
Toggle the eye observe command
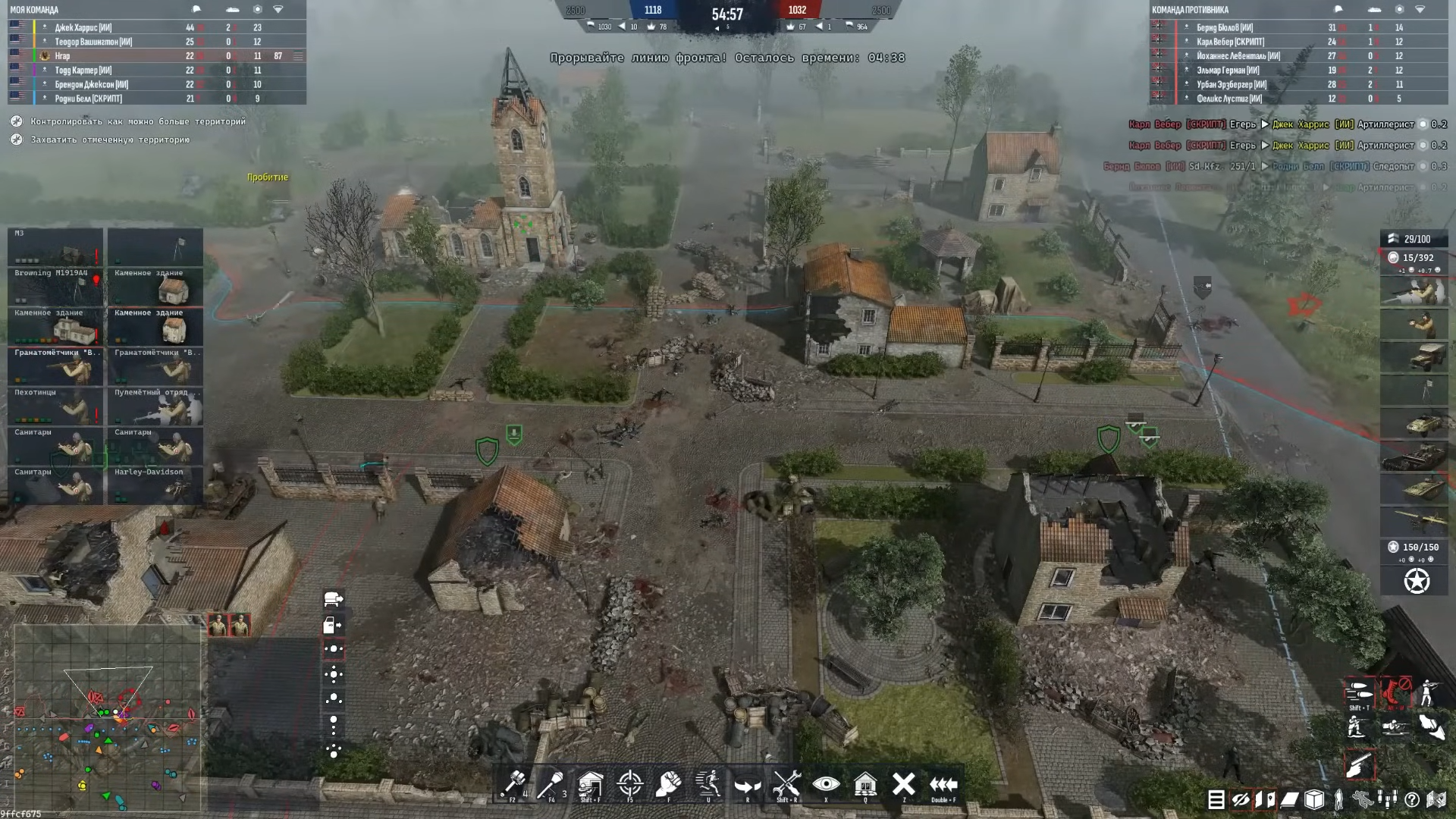[x=826, y=784]
